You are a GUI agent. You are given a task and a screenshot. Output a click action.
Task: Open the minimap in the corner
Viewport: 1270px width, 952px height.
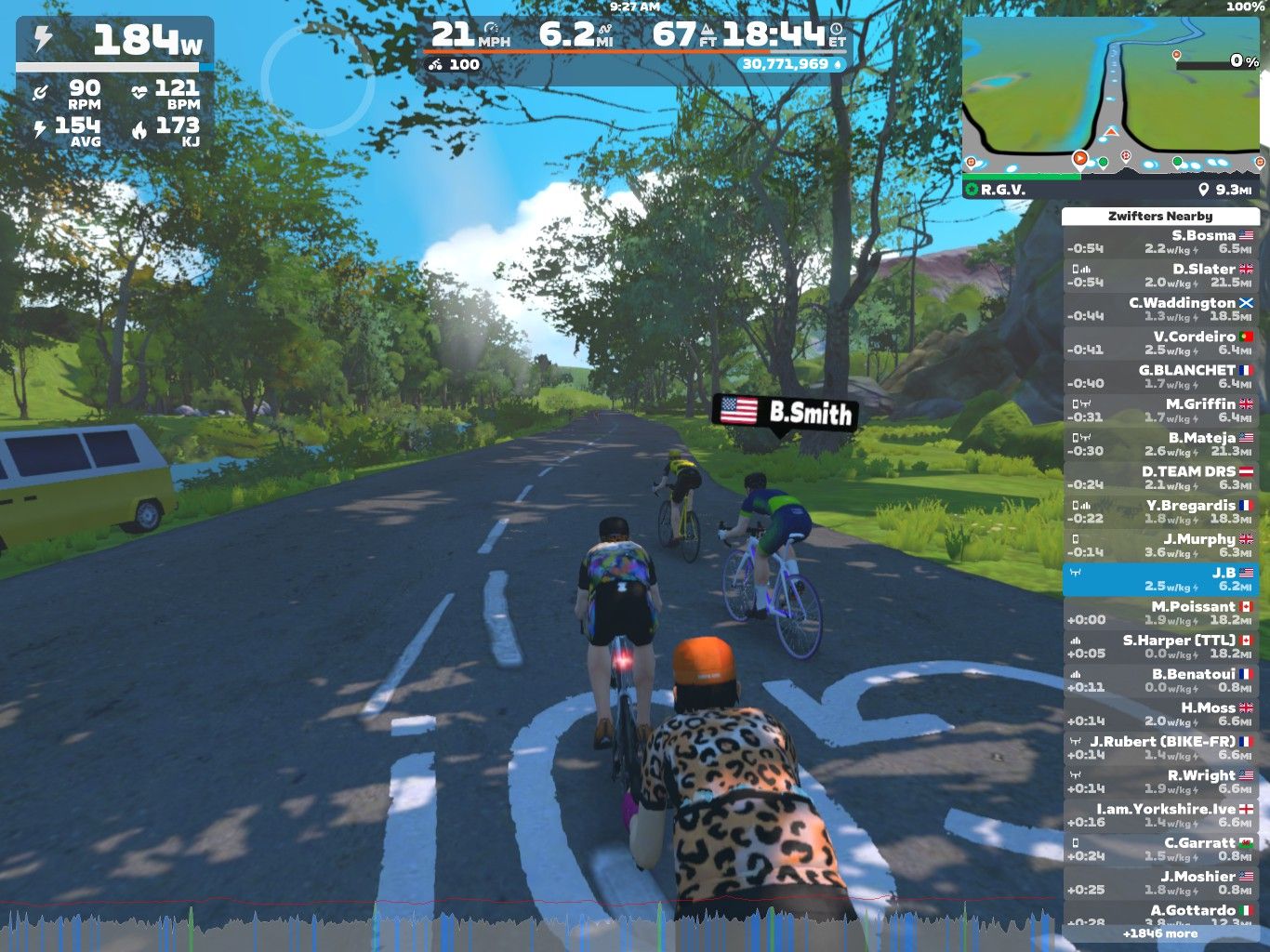click(1111, 98)
